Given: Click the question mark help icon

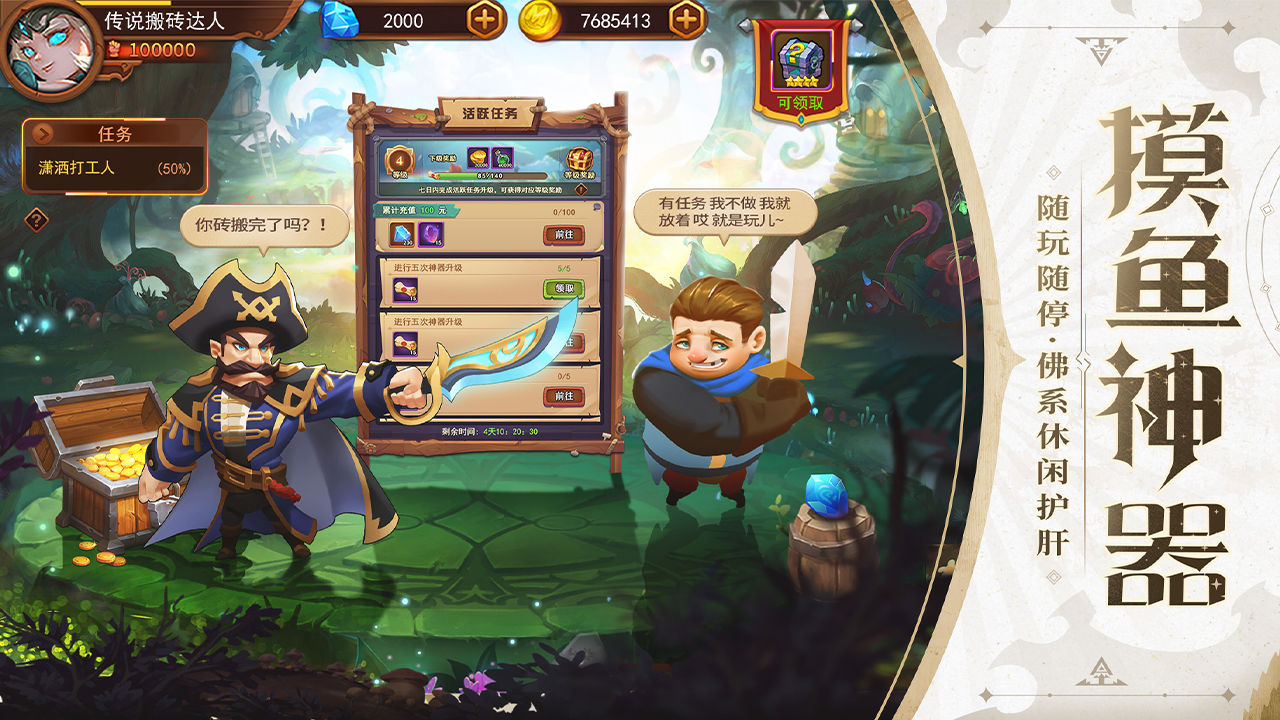Looking at the screenshot, I should click(x=36, y=220).
